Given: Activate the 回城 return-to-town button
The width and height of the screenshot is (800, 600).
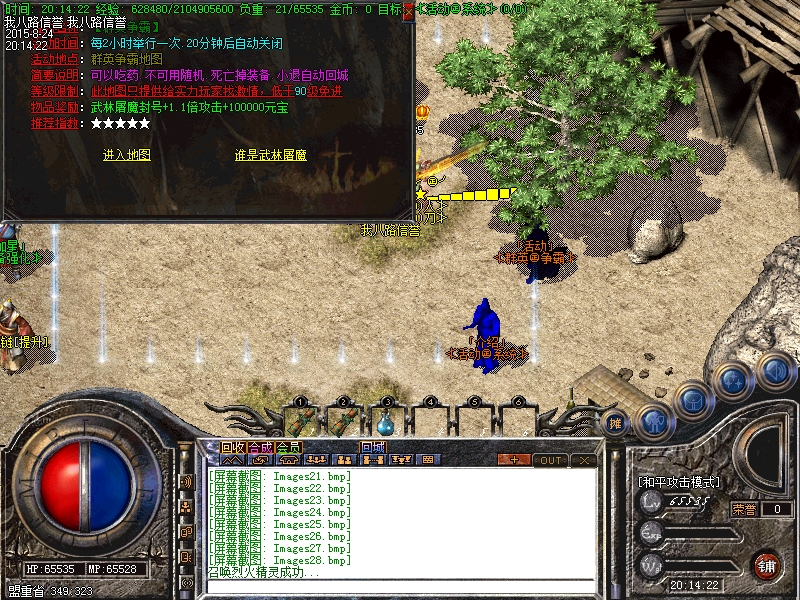Looking at the screenshot, I should (374, 447).
